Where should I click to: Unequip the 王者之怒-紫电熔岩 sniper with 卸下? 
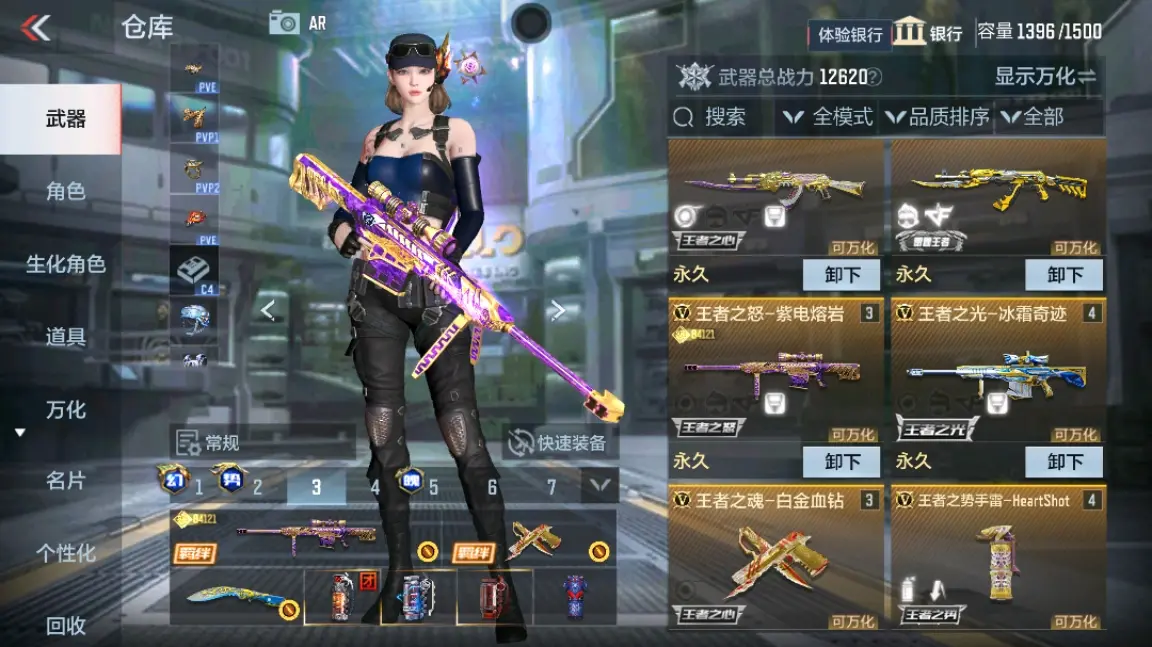click(841, 462)
